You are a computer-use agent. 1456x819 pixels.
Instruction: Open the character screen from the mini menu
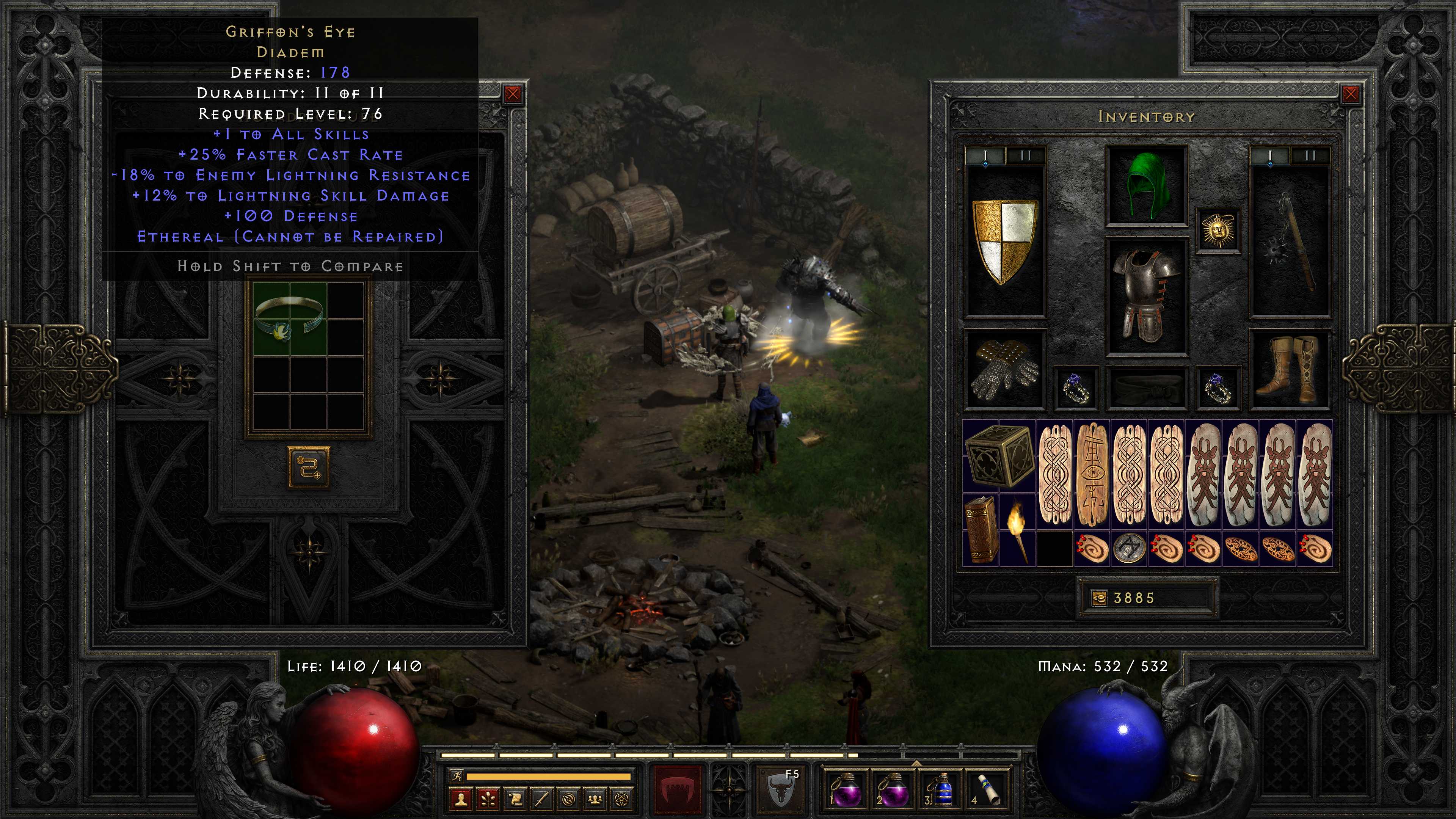pyautogui.click(x=461, y=799)
